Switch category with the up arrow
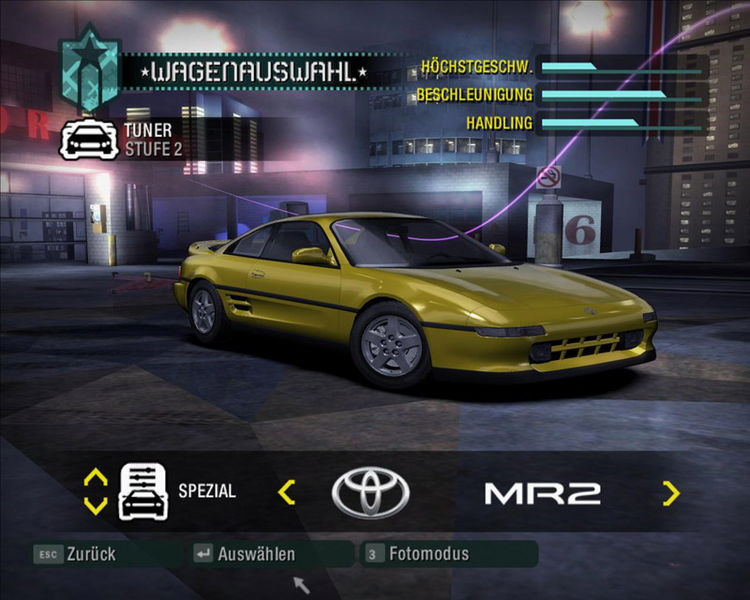Image resolution: width=750 pixels, height=600 pixels. tap(96, 478)
